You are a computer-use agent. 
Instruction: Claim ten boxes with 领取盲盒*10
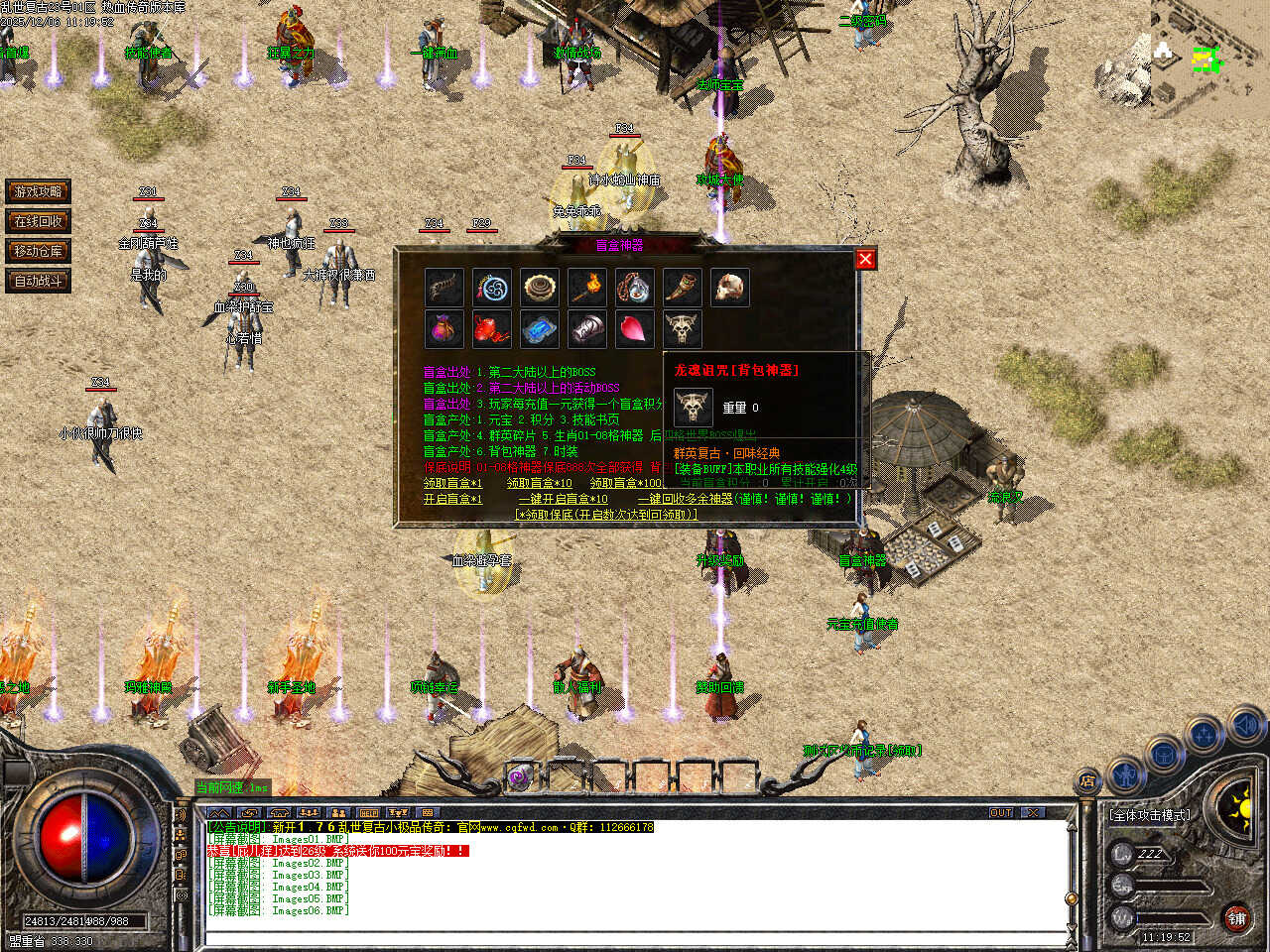(539, 483)
